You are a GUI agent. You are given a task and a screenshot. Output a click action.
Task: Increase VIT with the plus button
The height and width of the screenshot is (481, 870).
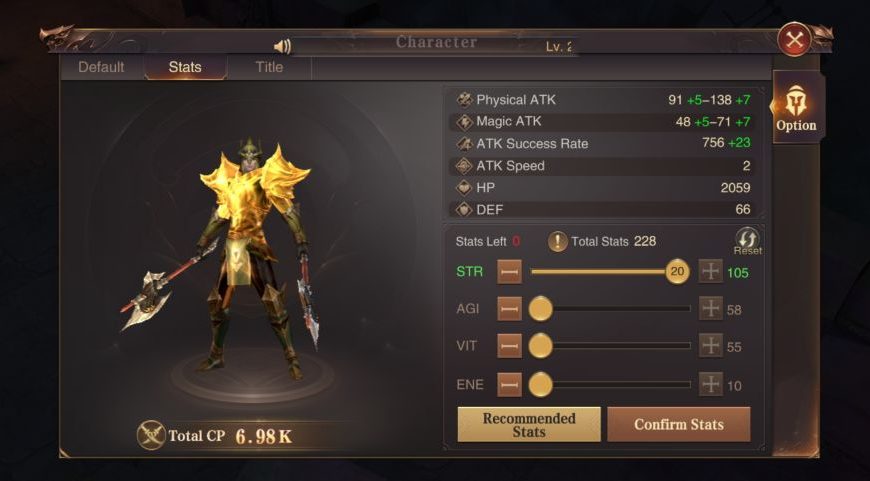click(710, 346)
